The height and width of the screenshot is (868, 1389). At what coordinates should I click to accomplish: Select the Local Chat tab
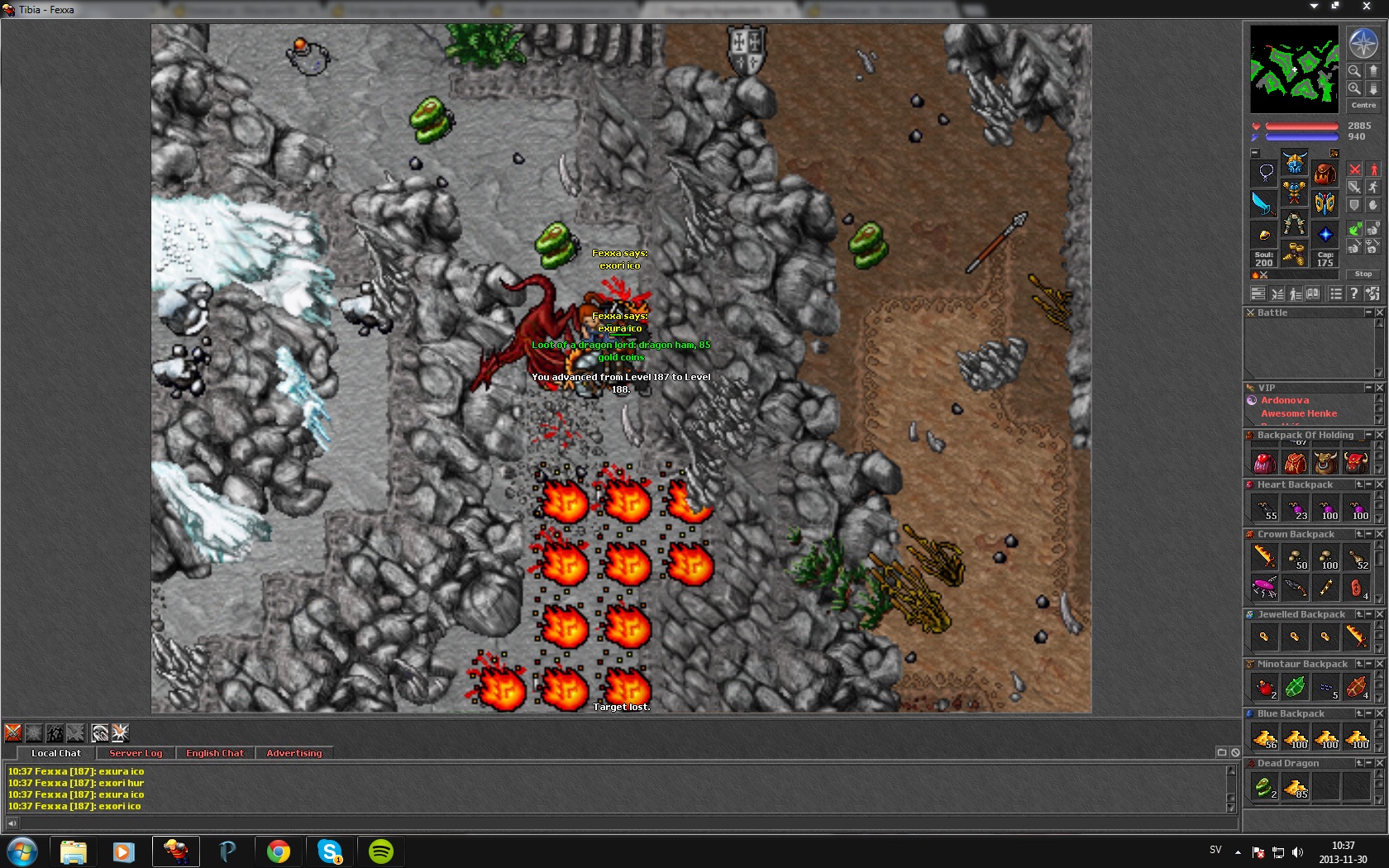point(56,753)
